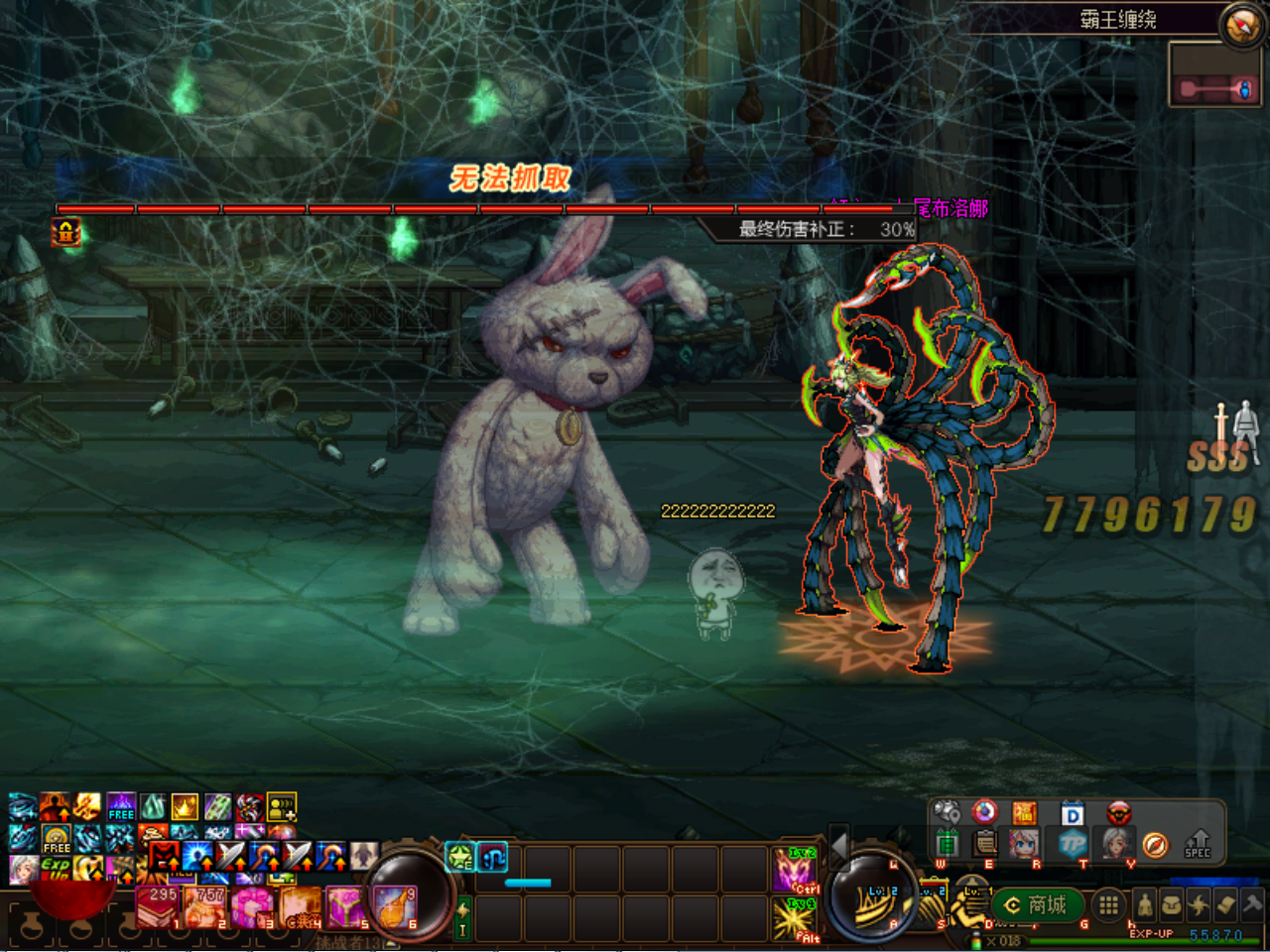Click the green star E buff icon
The height and width of the screenshot is (952, 1270).
point(460,856)
